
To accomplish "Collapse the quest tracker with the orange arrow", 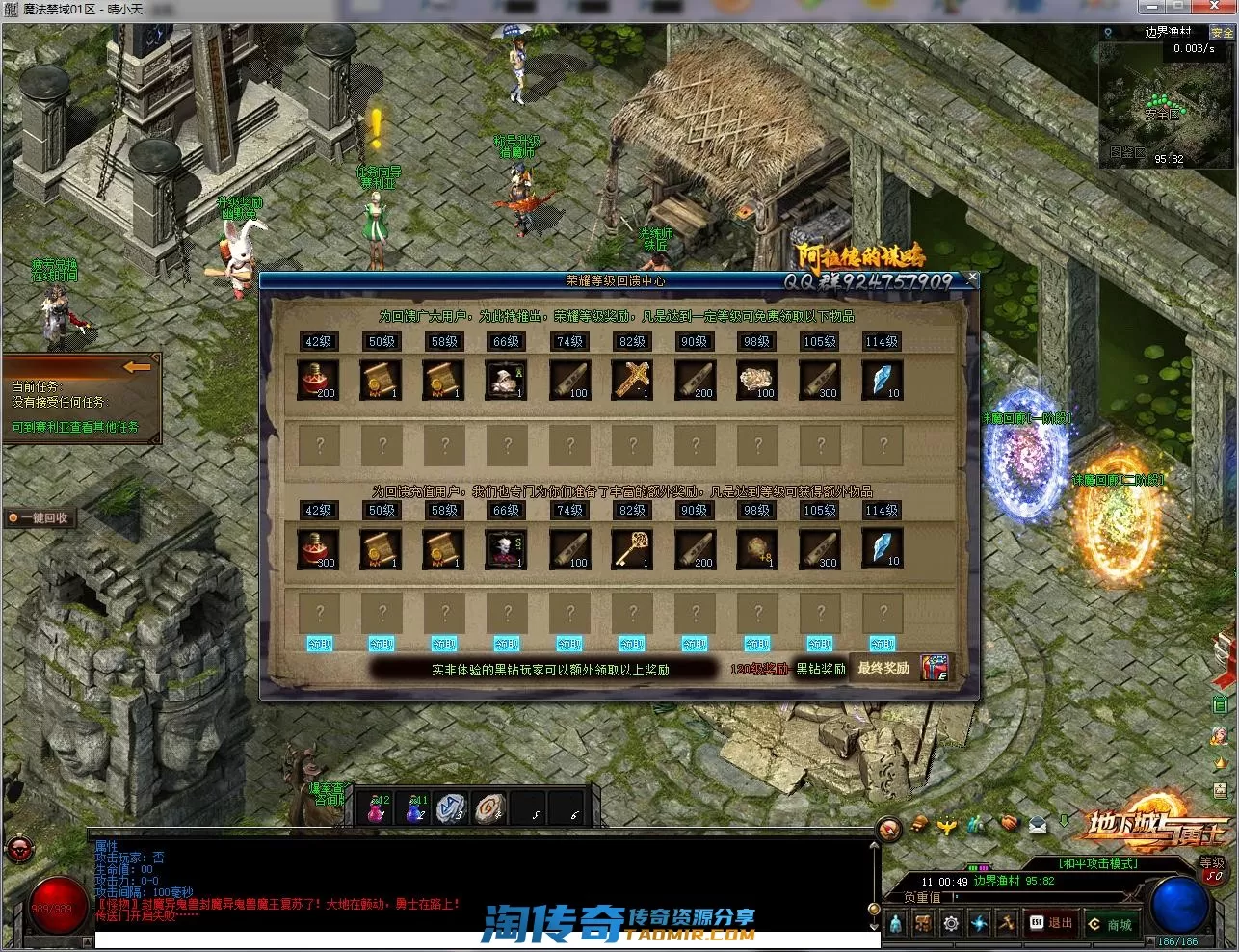I will click(137, 367).
